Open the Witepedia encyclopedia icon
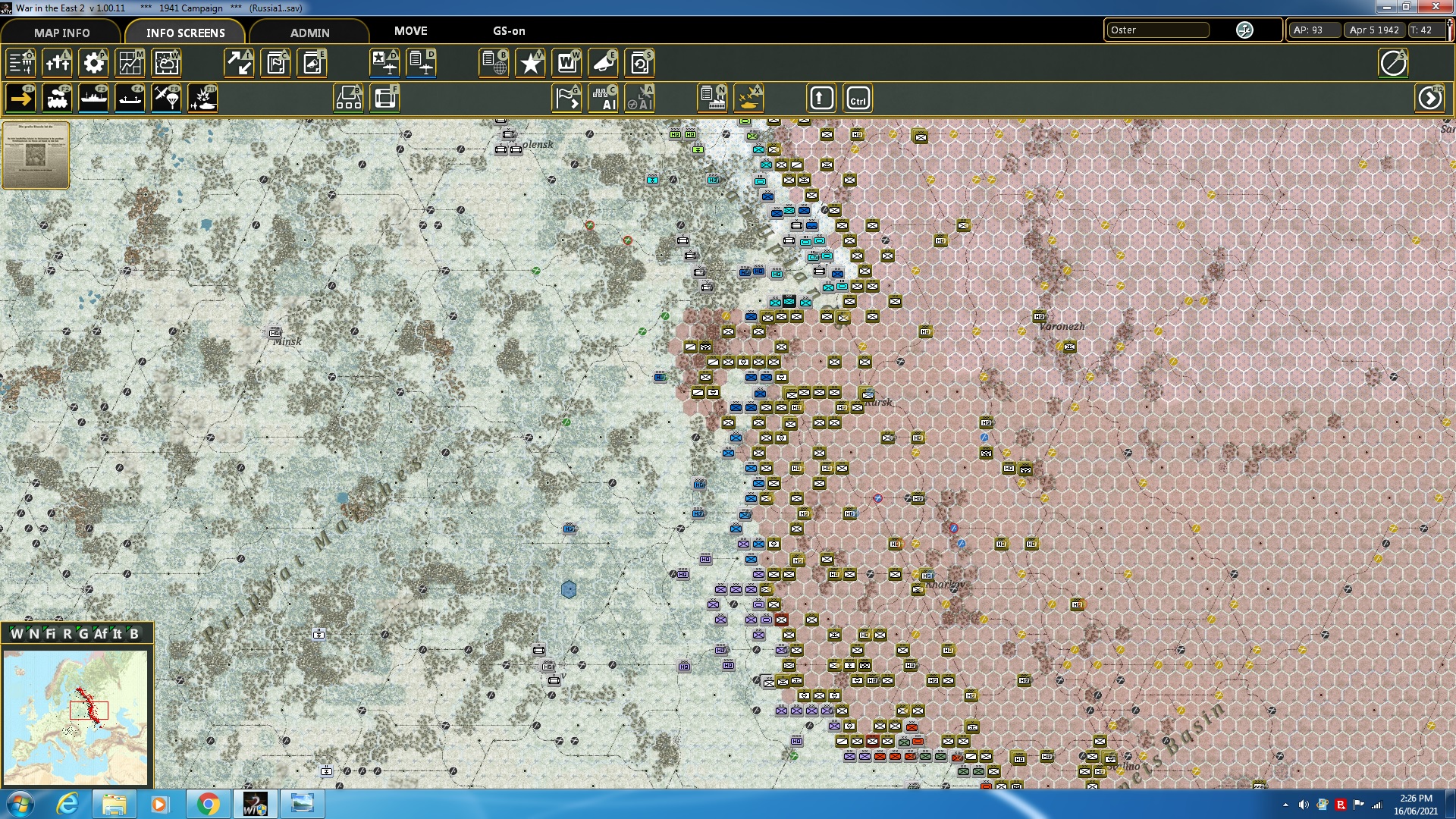The height and width of the screenshot is (819, 1456). point(566,63)
